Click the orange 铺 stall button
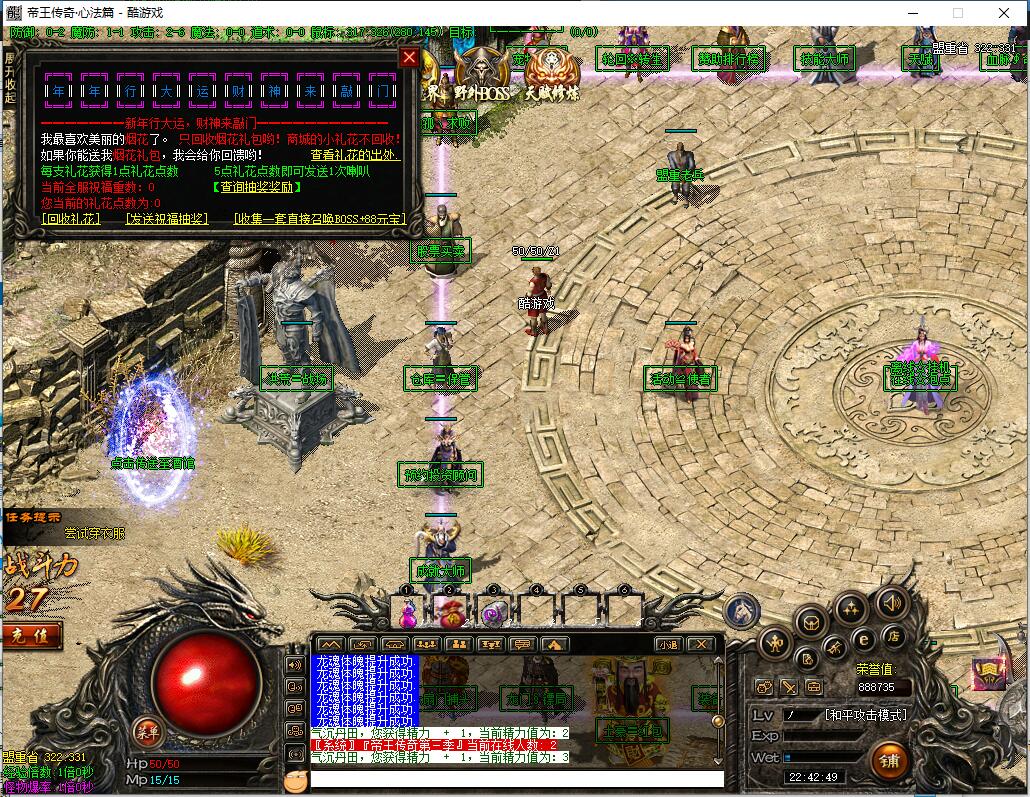 coord(889,760)
